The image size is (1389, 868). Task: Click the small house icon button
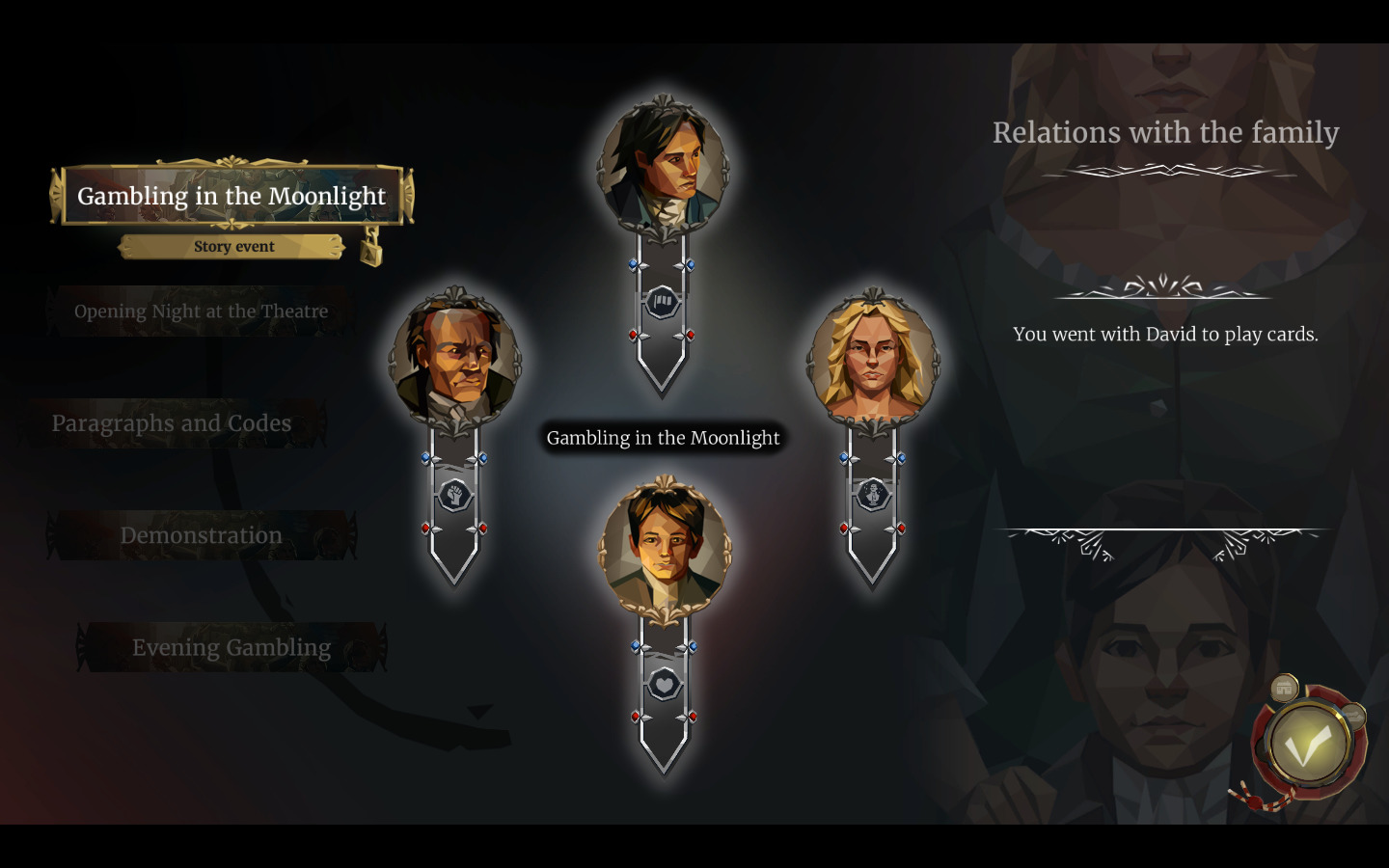(1284, 689)
